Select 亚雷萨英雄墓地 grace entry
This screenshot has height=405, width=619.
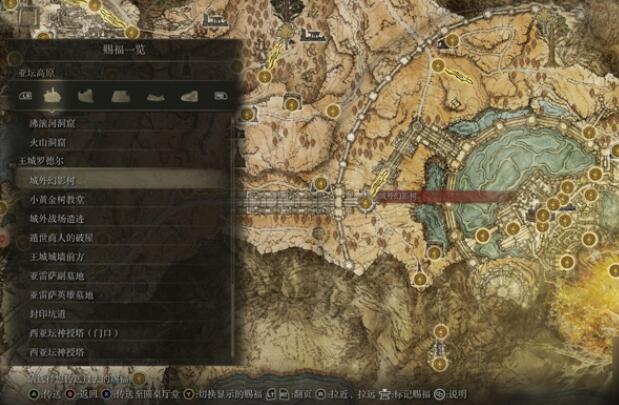[61, 295]
